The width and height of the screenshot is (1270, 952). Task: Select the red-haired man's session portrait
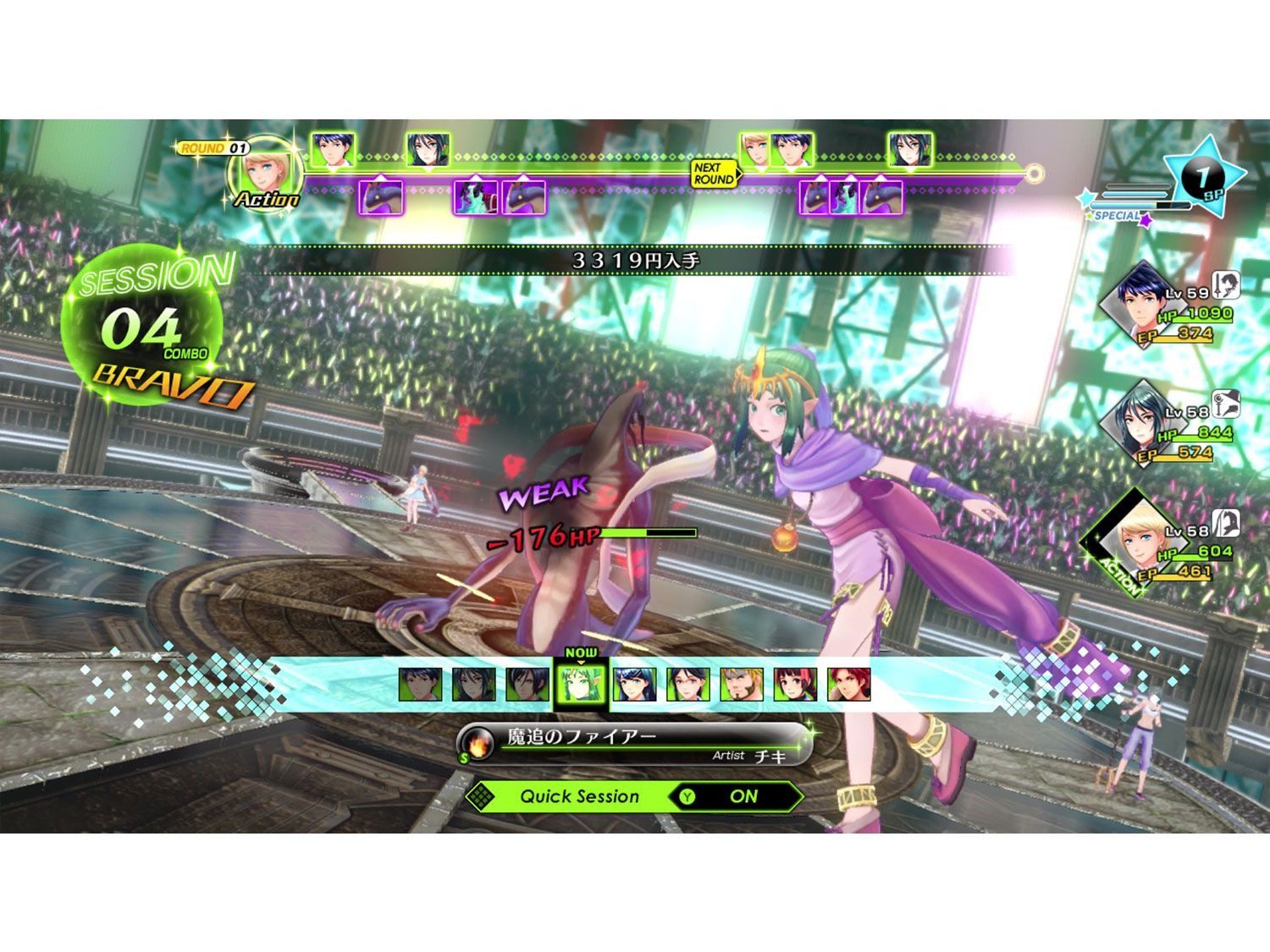848,685
